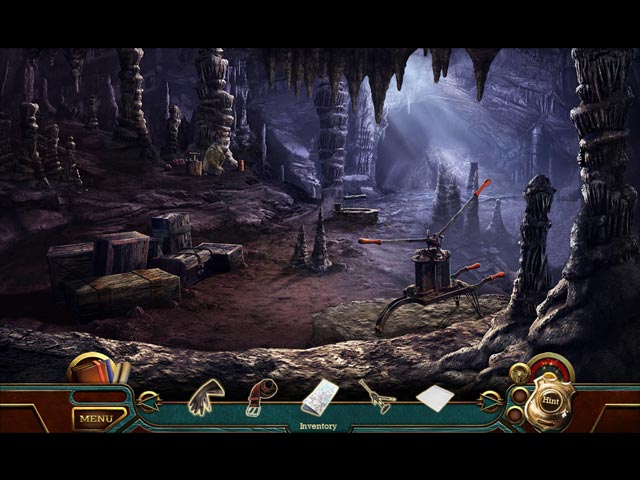The width and height of the screenshot is (640, 480).
Task: Select the blank white paper item
Action: (x=433, y=397)
